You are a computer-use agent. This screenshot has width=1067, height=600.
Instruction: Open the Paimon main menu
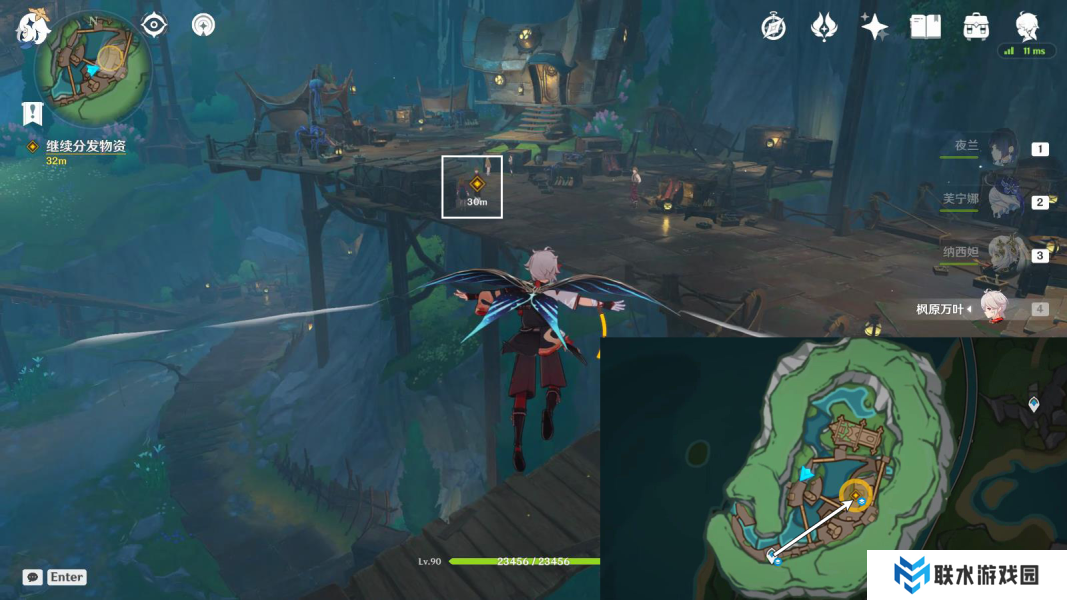pos(32,27)
